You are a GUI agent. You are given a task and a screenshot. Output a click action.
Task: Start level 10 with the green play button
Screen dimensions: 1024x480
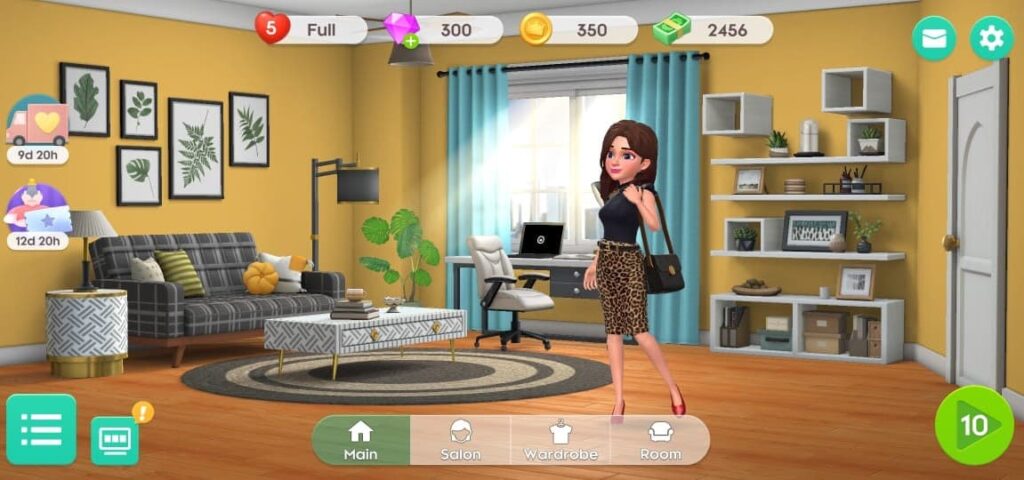pos(973,425)
